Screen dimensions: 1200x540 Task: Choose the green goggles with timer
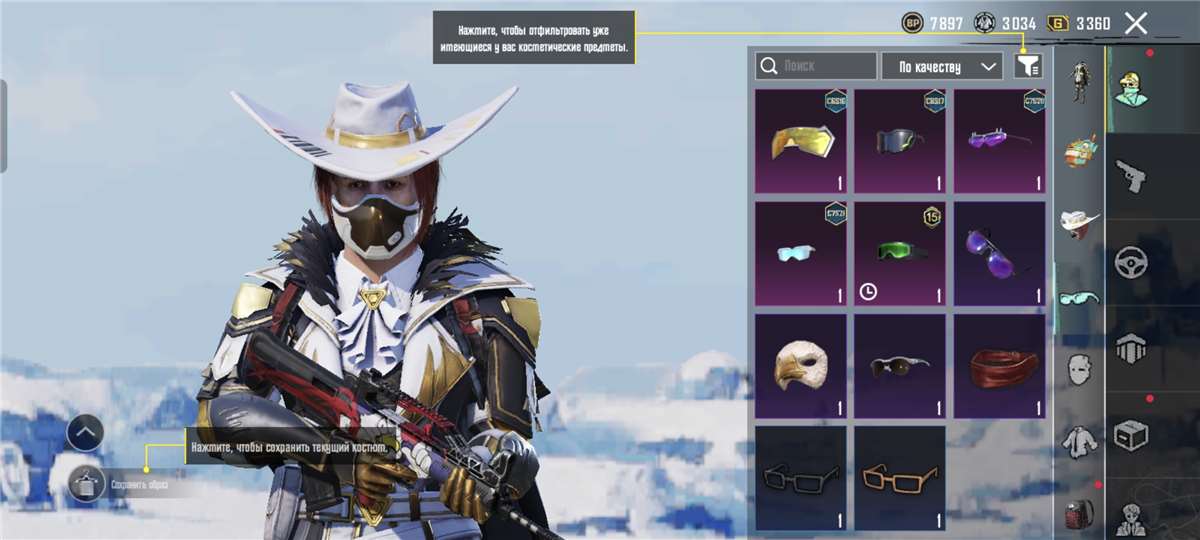click(x=900, y=254)
